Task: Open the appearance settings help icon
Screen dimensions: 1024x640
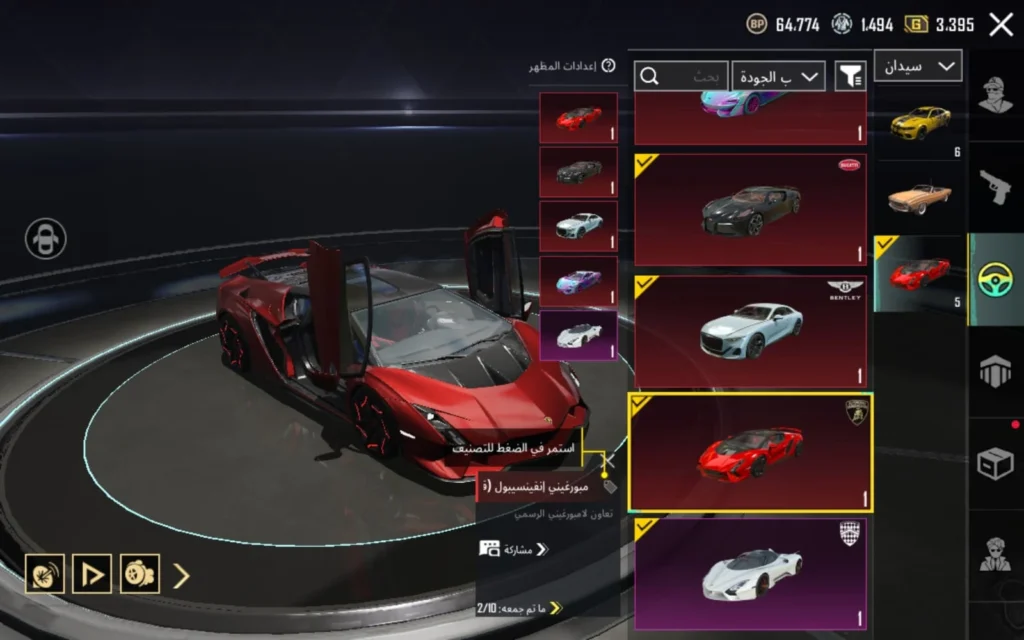Action: (x=608, y=66)
